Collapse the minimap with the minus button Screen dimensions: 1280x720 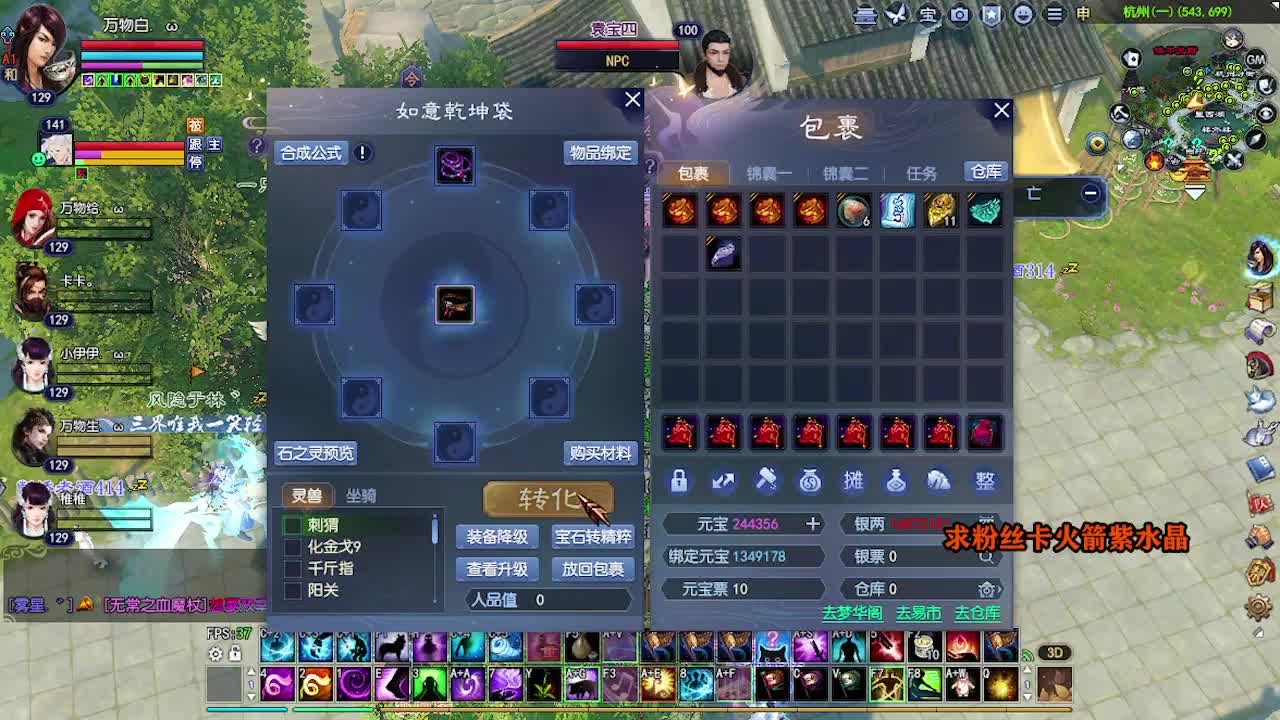[x=1089, y=192]
